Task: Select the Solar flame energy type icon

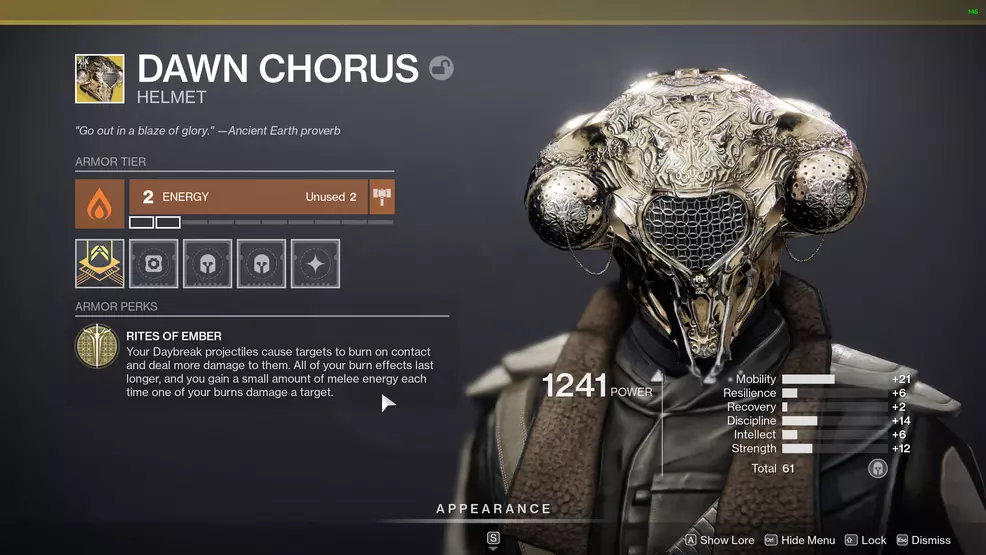Action: (x=100, y=204)
